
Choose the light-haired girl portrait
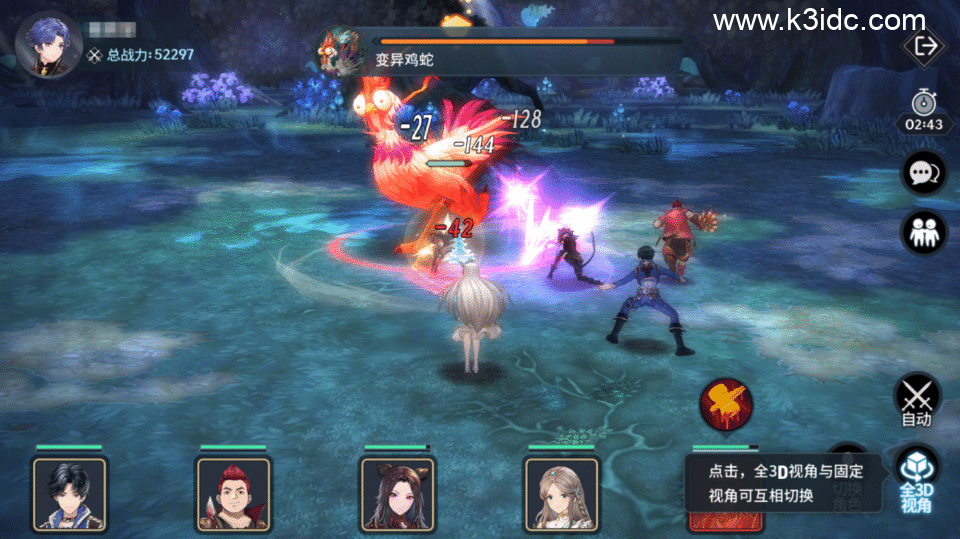pyautogui.click(x=562, y=492)
